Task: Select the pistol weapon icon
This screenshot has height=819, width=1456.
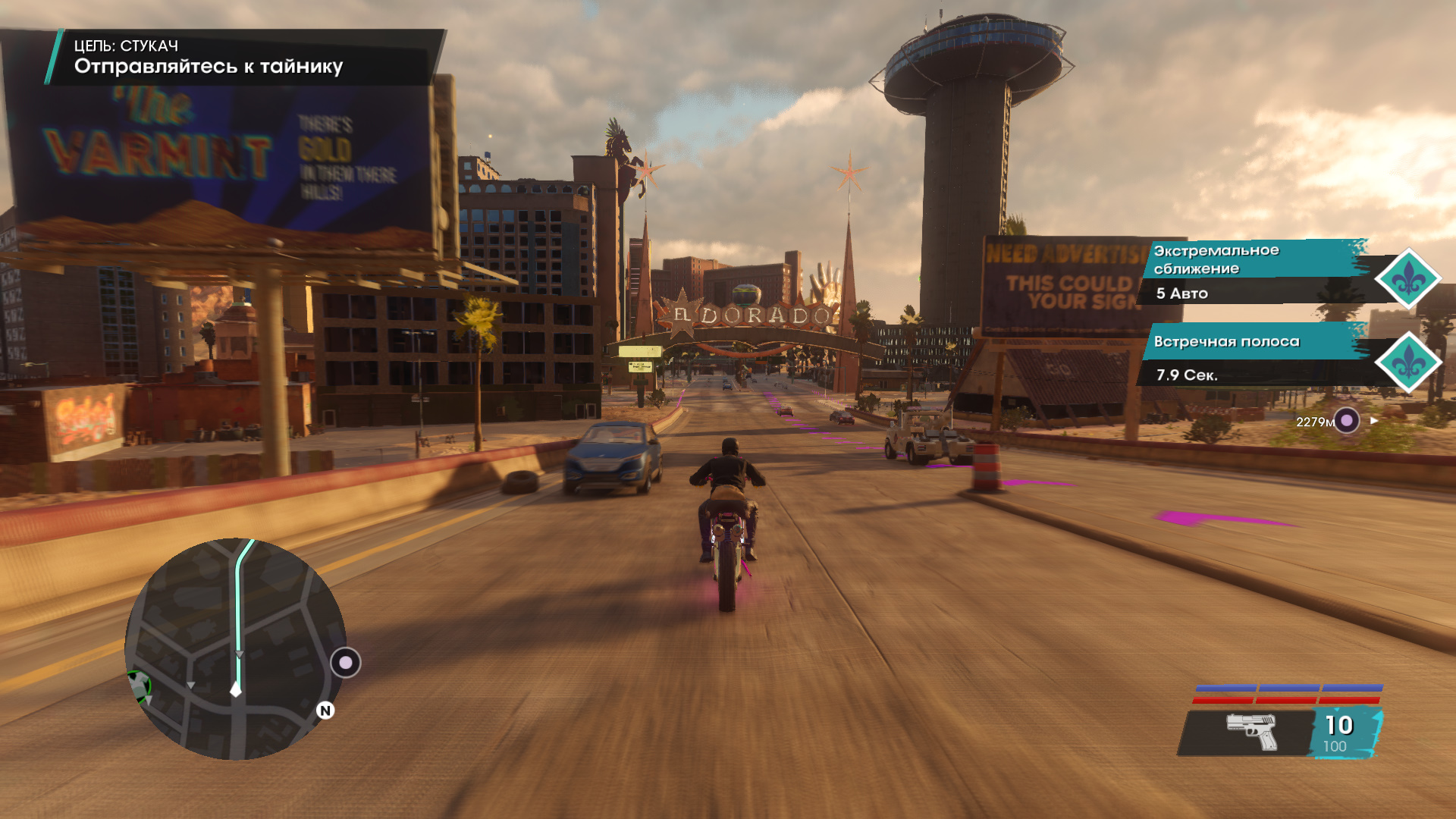Action: pos(1251,732)
